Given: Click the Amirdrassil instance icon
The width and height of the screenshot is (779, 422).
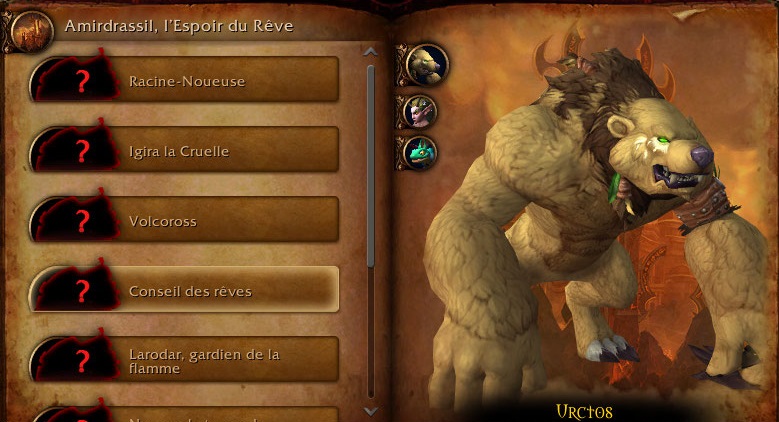Looking at the screenshot, I should point(27,30).
